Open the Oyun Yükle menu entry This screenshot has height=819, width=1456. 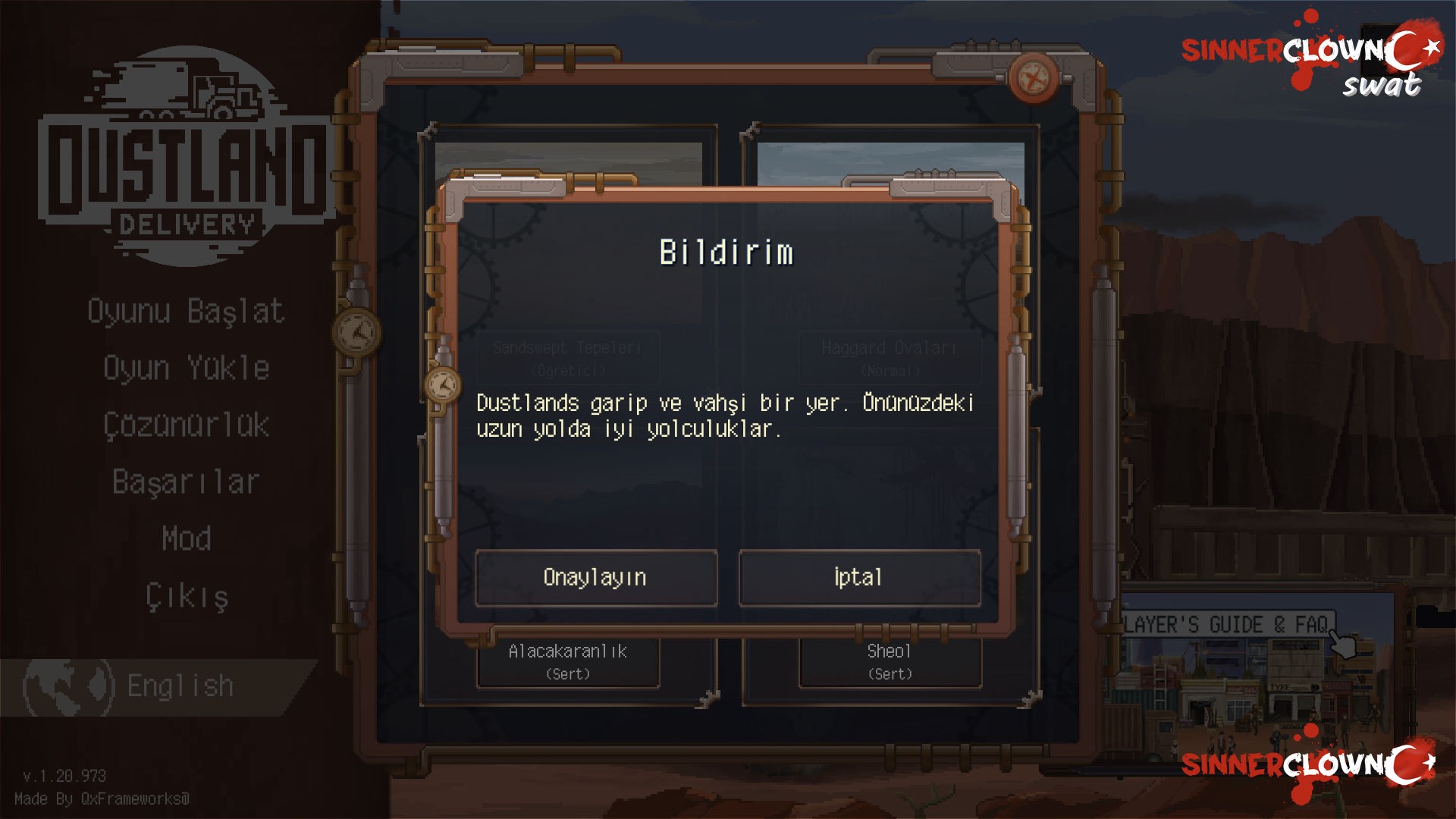187,369
